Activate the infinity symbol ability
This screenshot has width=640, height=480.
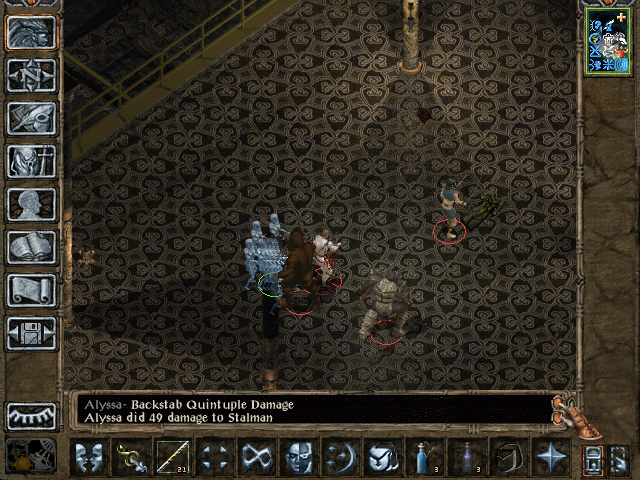point(258,458)
